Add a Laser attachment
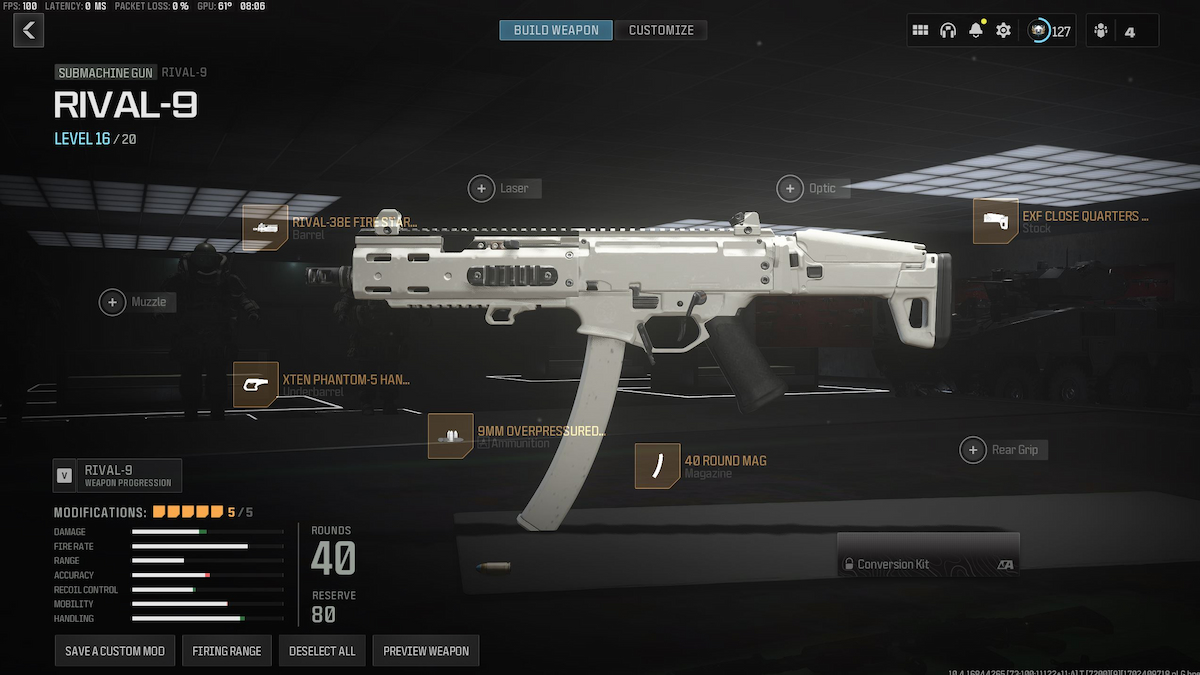This screenshot has width=1200, height=675. pyautogui.click(x=482, y=188)
